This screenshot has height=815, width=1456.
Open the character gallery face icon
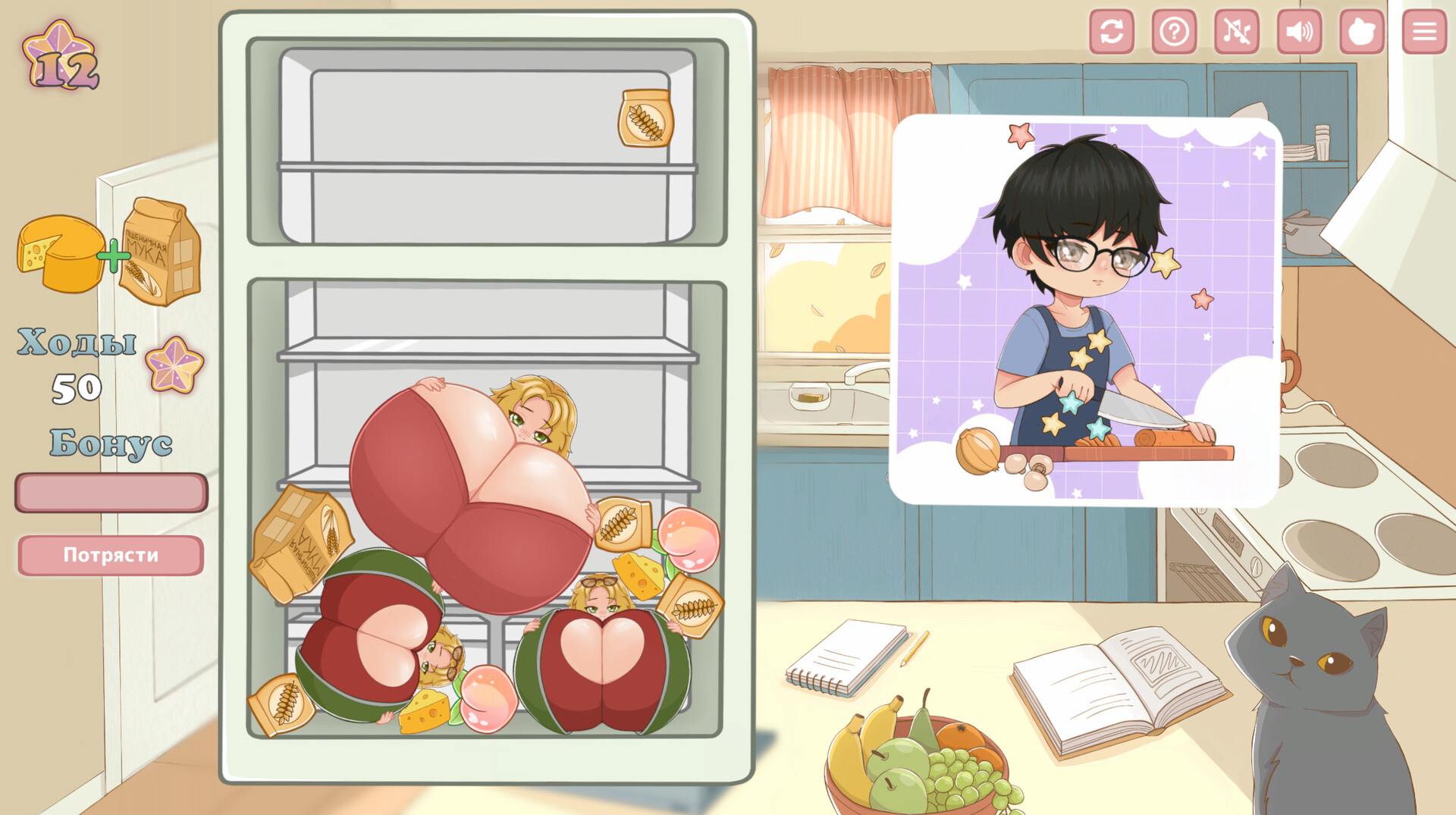[x=1361, y=32]
